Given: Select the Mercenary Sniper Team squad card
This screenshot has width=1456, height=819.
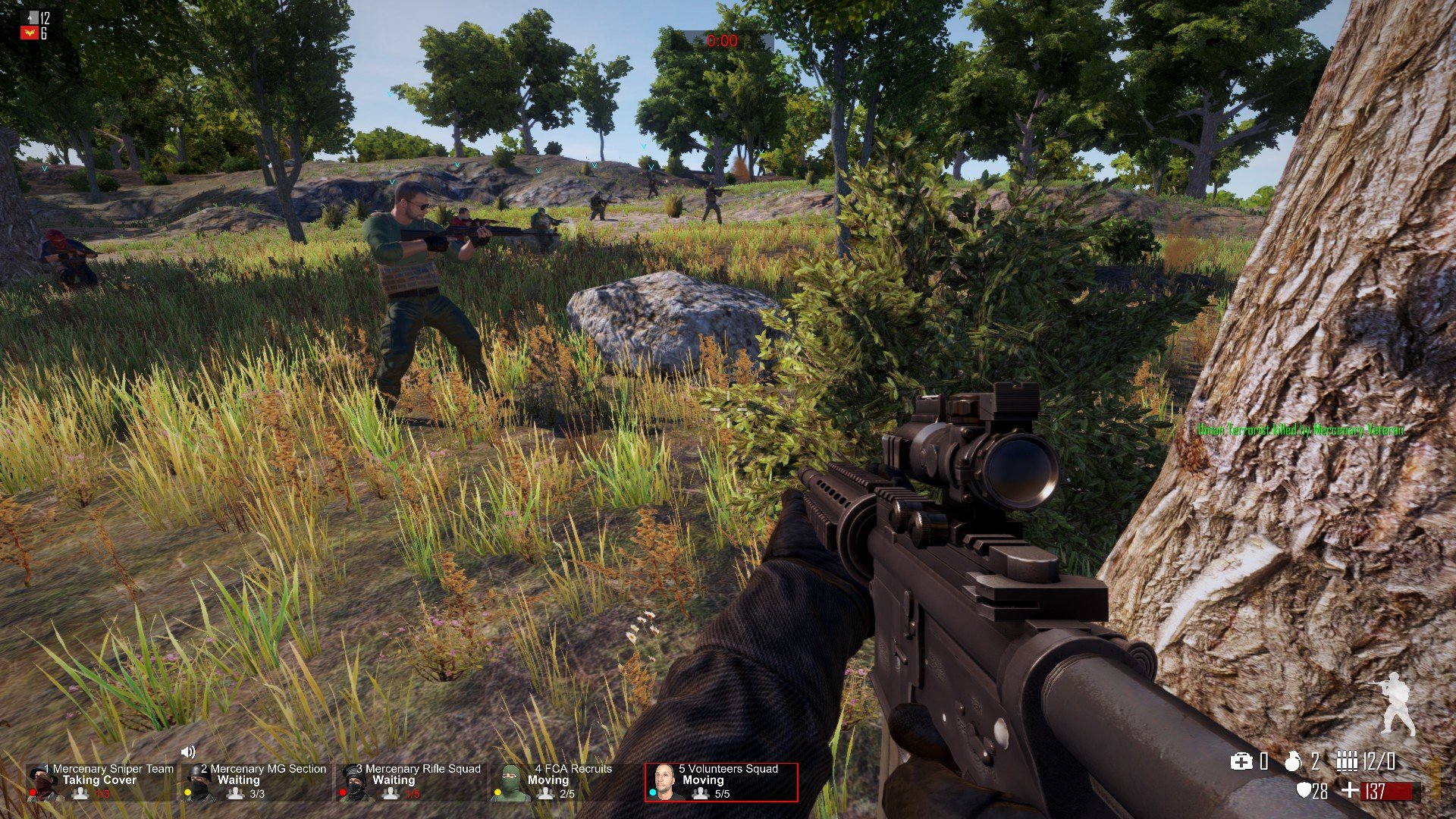Looking at the screenshot, I should pos(101,782).
